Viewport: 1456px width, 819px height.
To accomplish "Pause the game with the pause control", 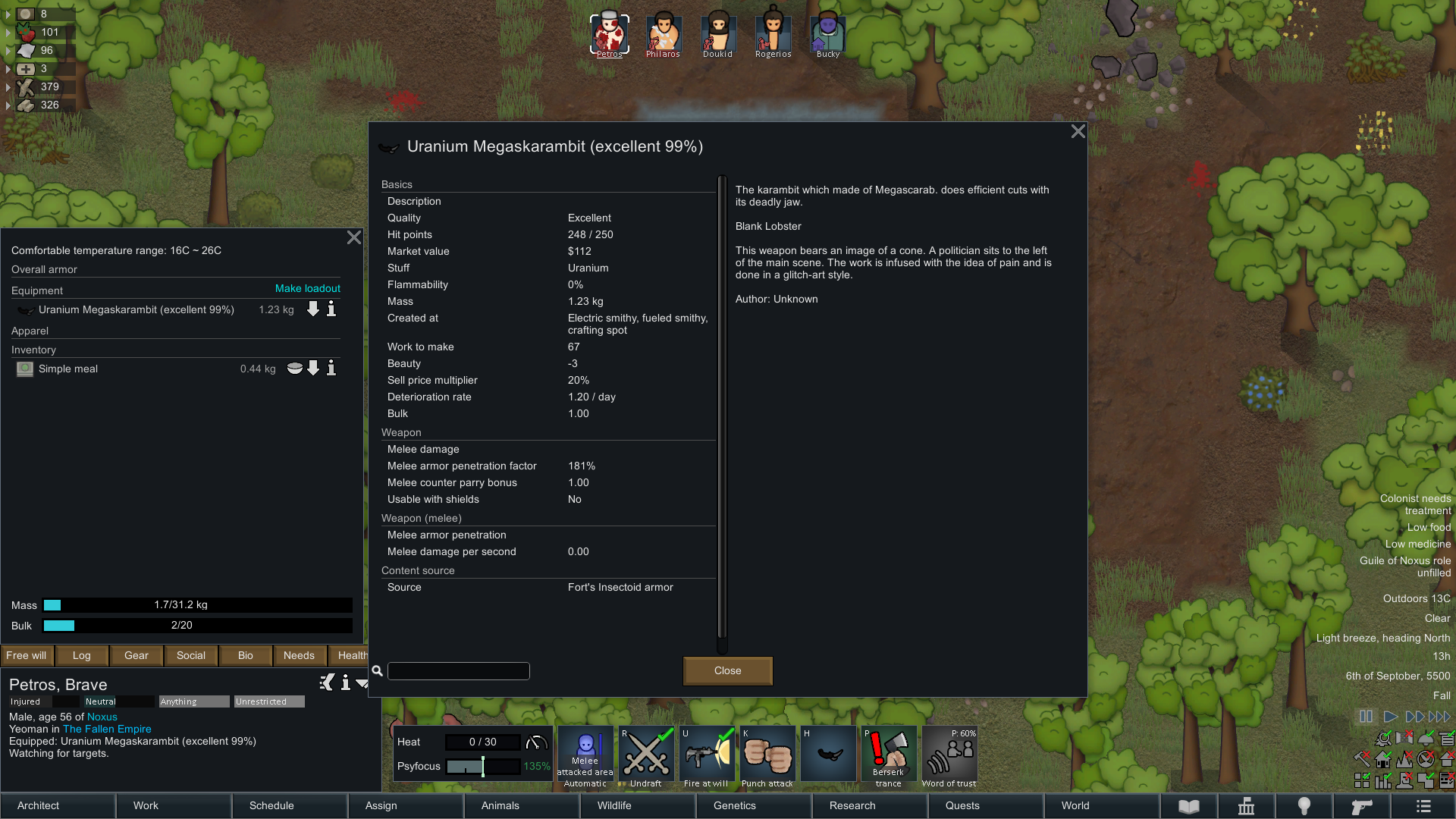I will pyautogui.click(x=1366, y=717).
